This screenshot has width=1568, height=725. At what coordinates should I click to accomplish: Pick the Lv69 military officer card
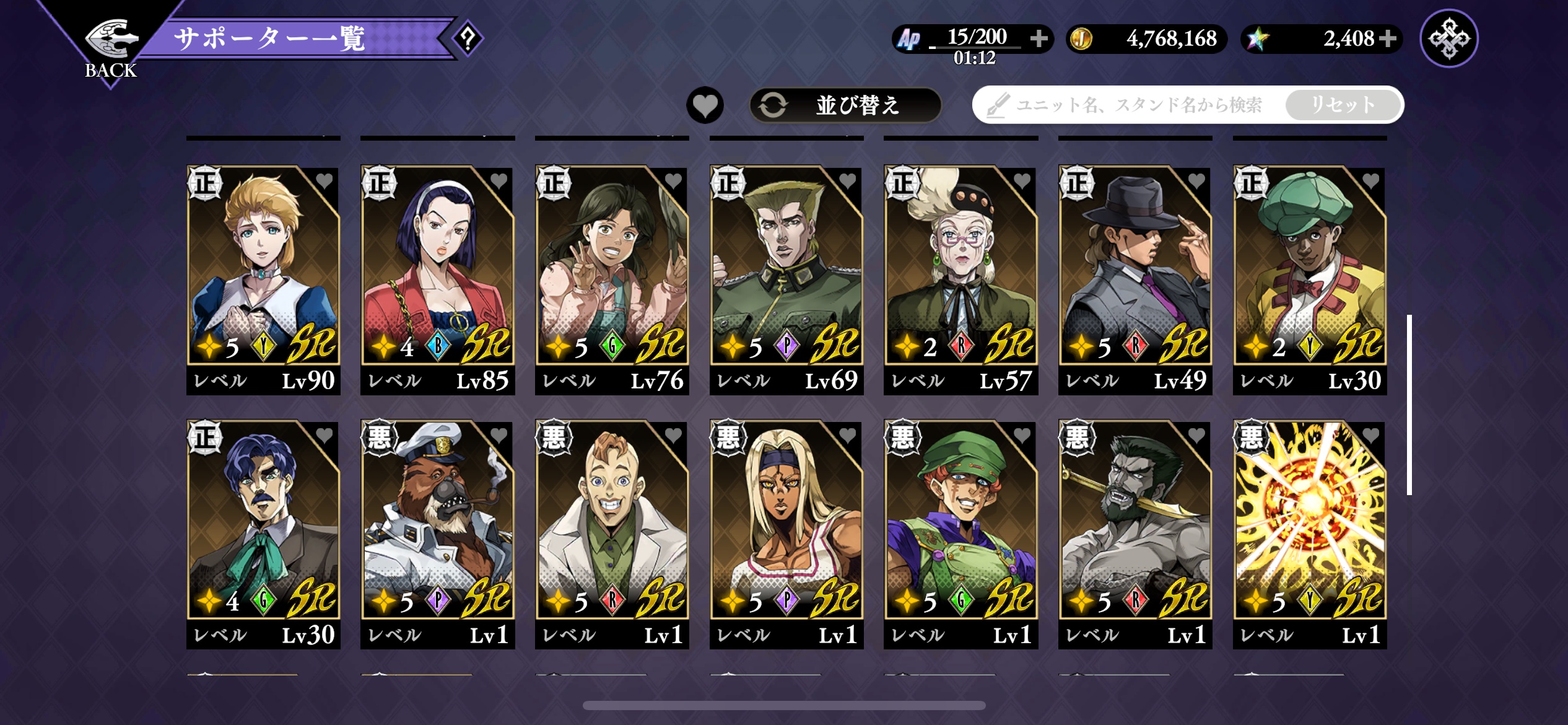[786, 279]
